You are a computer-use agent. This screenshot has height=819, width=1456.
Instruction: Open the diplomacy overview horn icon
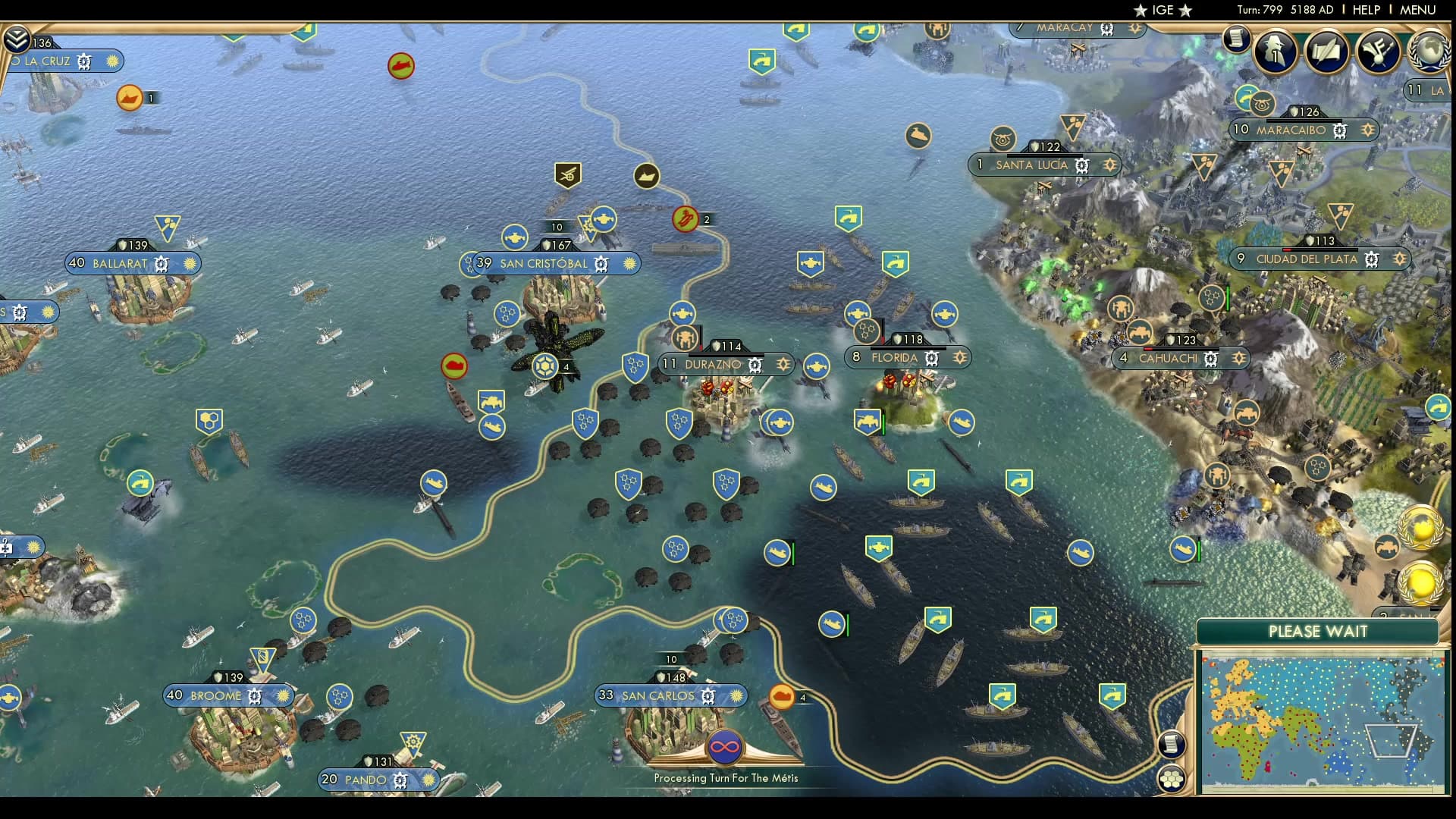pyautogui.click(x=1377, y=51)
